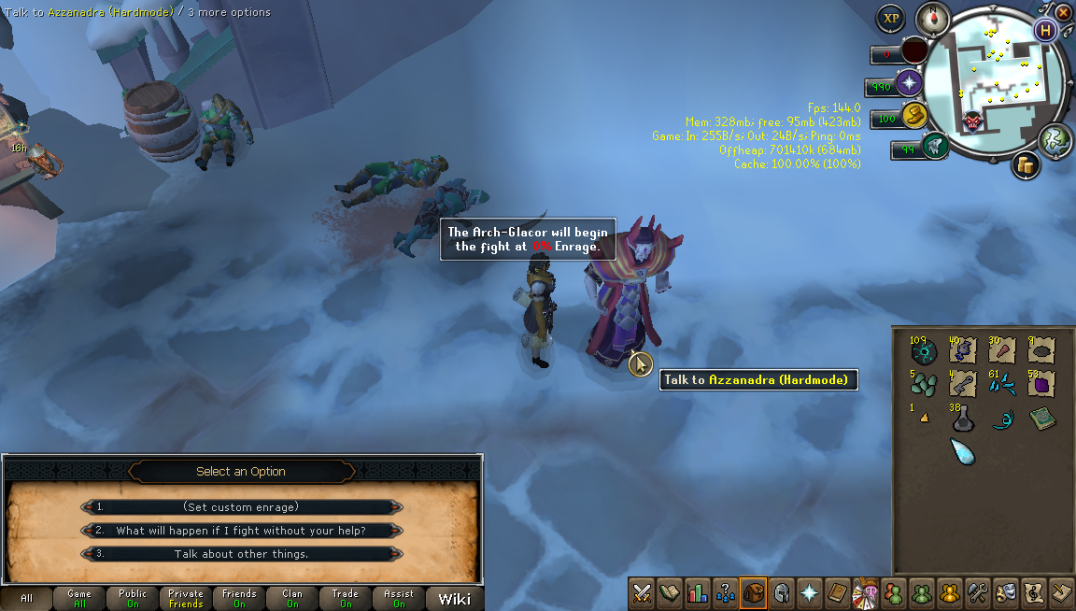
Task: Switch chat filter to All
Action: pos(26,598)
